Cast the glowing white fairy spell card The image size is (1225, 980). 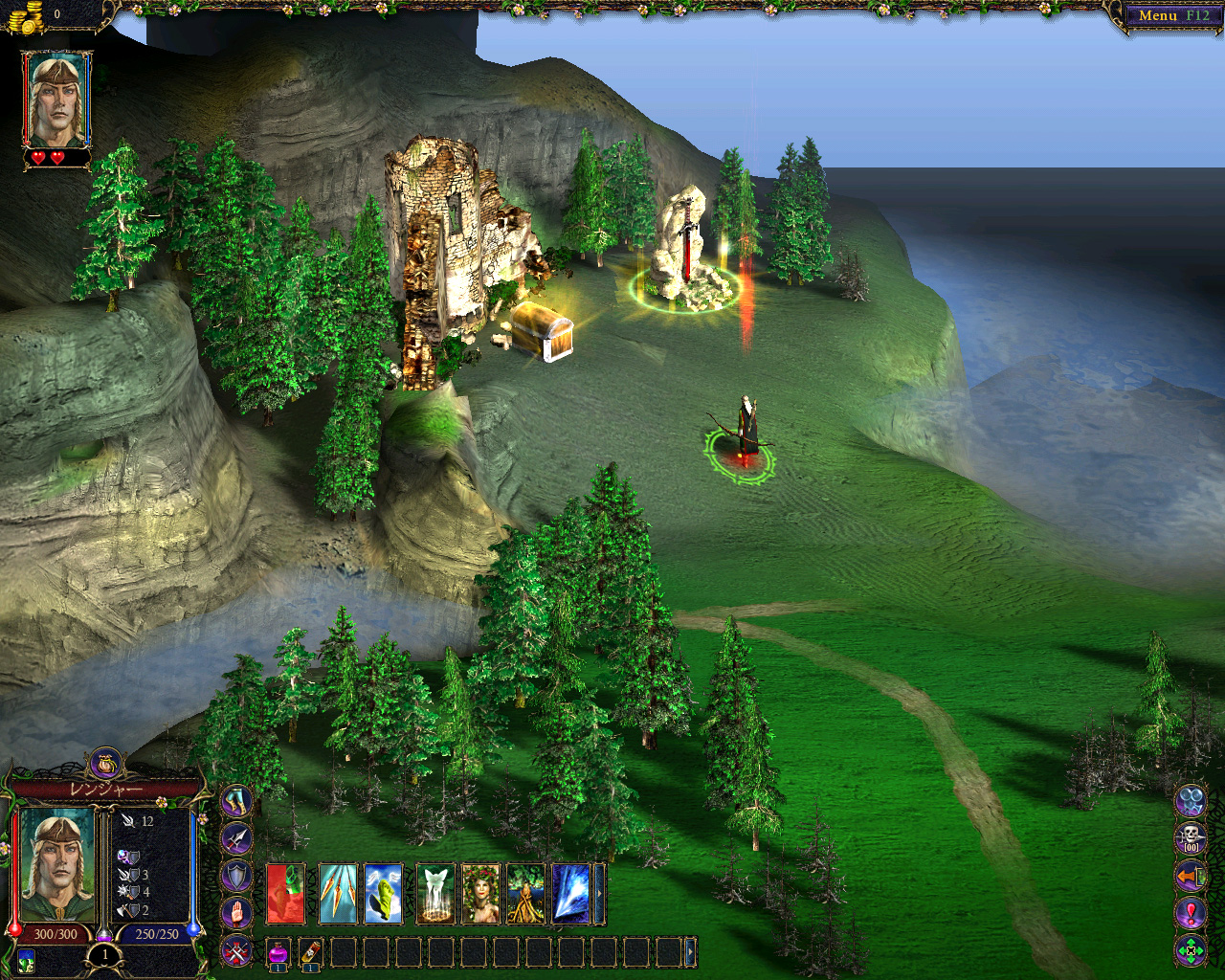click(435, 894)
